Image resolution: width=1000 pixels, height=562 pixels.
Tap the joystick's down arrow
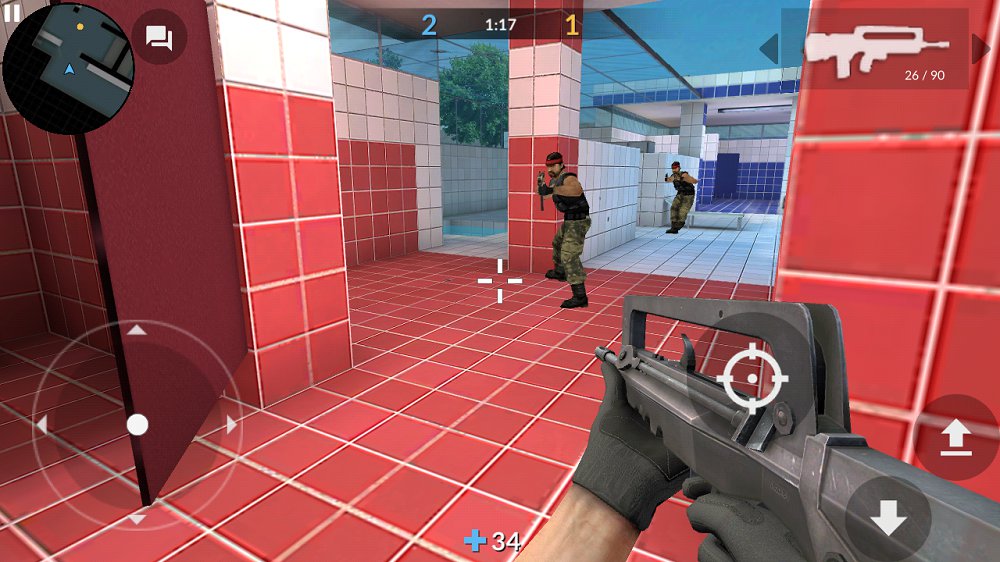(137, 519)
